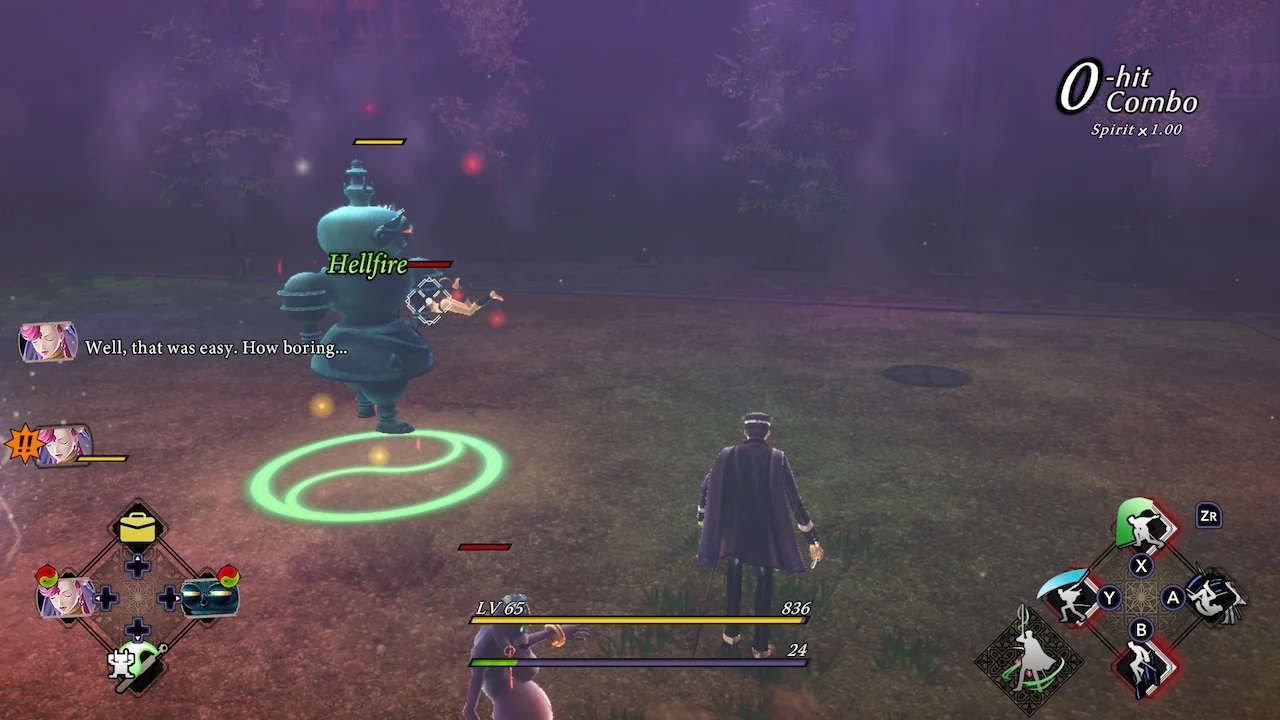Trigger the spinning dodge skill icon

pos(1214,598)
